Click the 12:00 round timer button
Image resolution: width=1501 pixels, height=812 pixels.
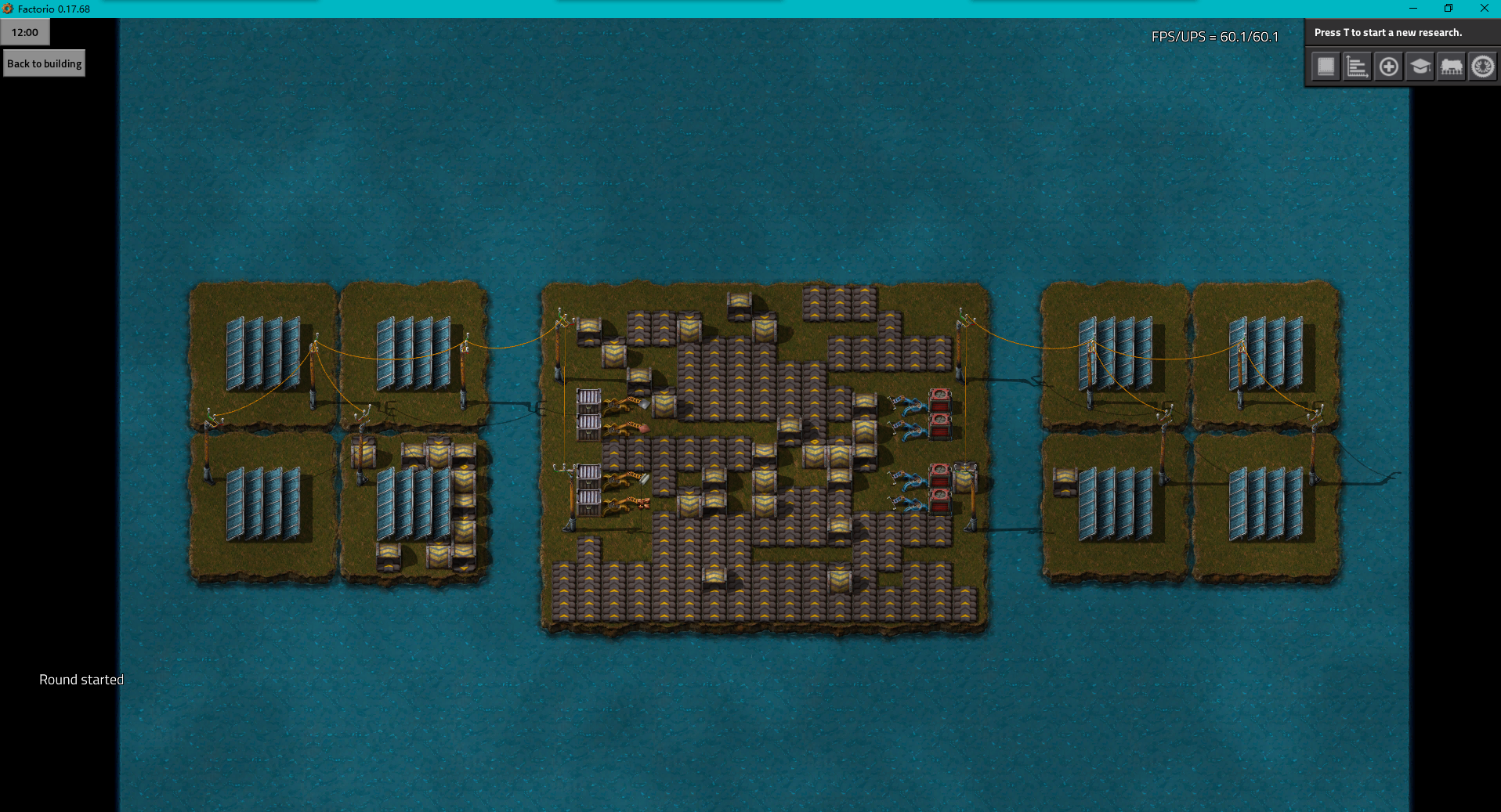pos(25,32)
